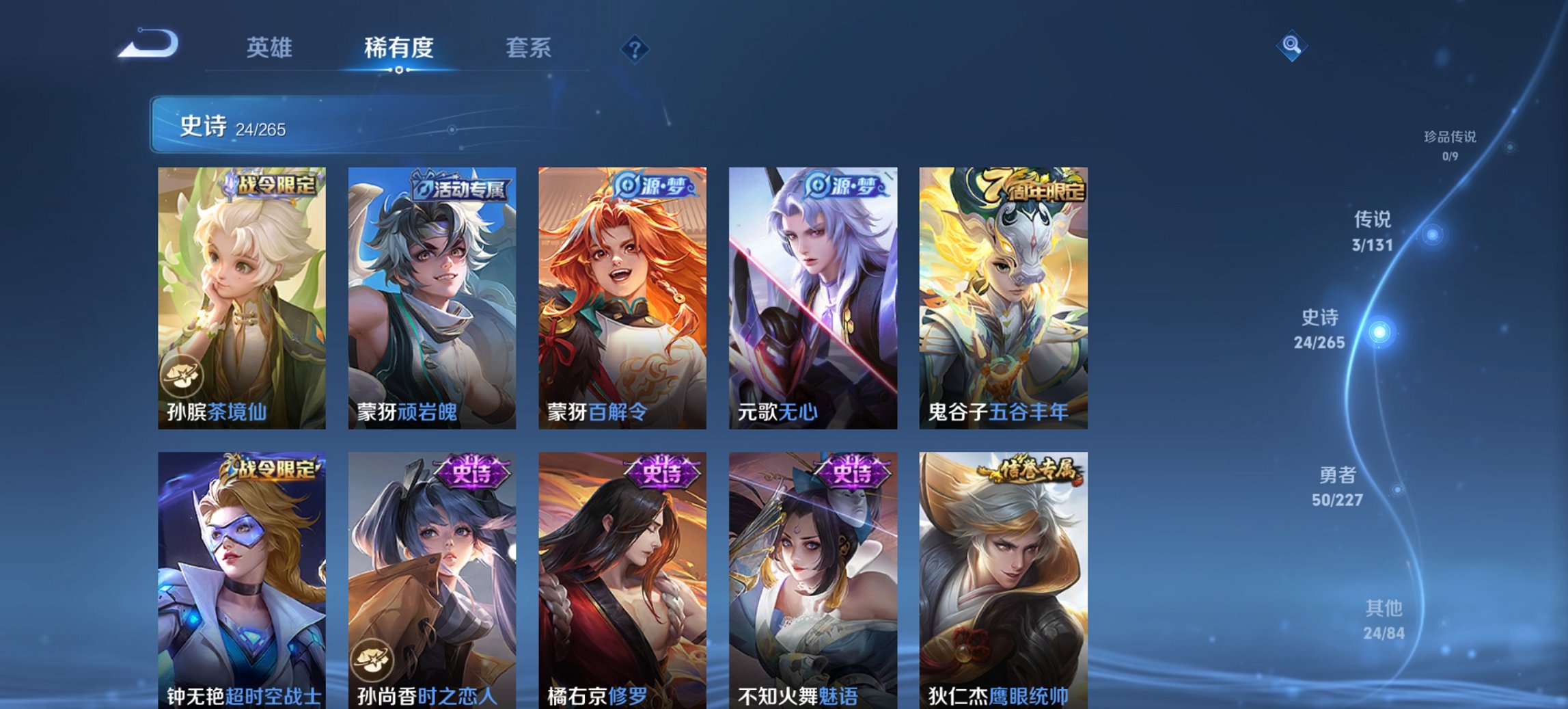Switch to the 套系 tab
1568x709 pixels.
(x=529, y=48)
